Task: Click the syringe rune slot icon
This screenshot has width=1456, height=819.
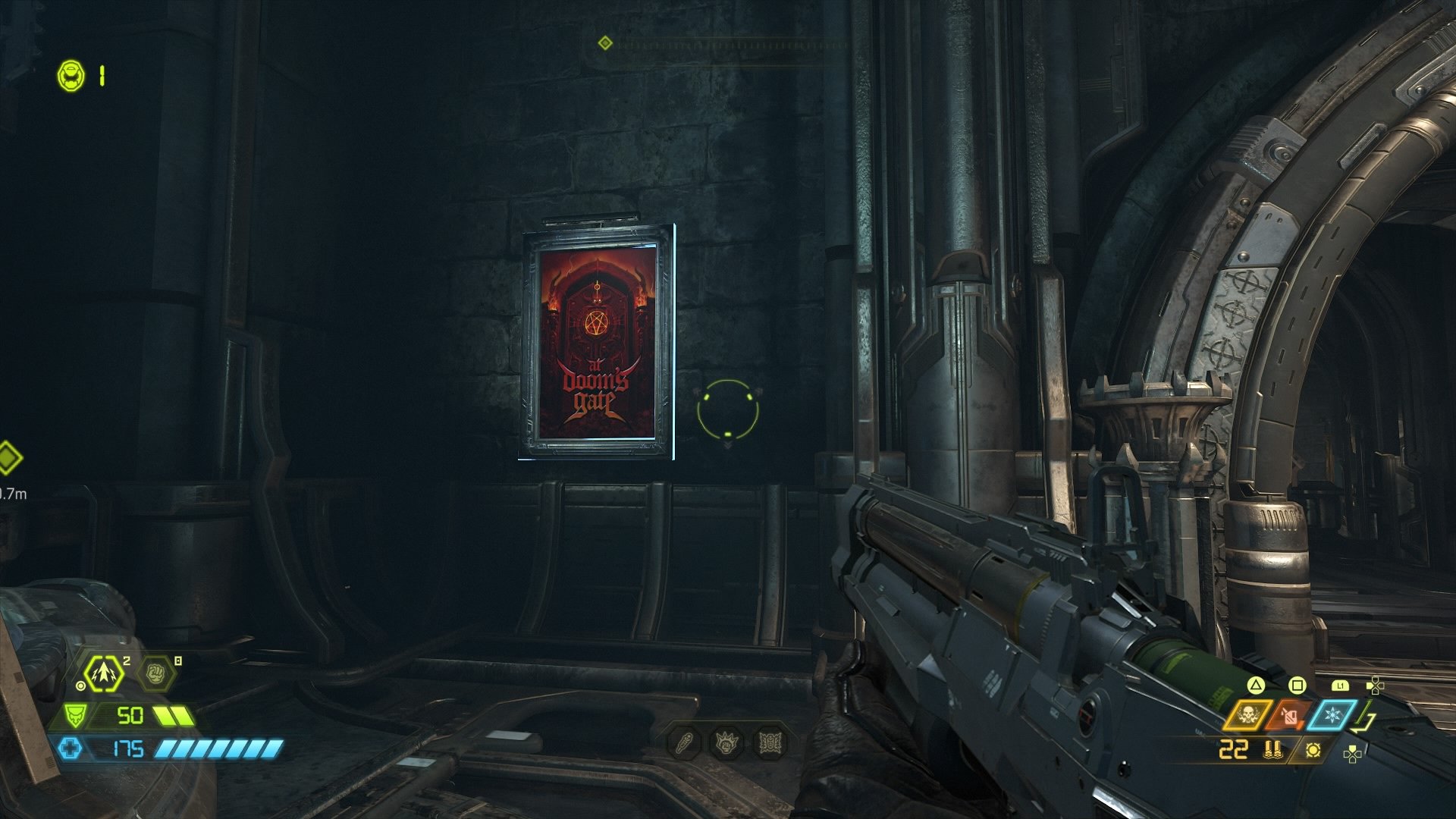Action: point(684,742)
